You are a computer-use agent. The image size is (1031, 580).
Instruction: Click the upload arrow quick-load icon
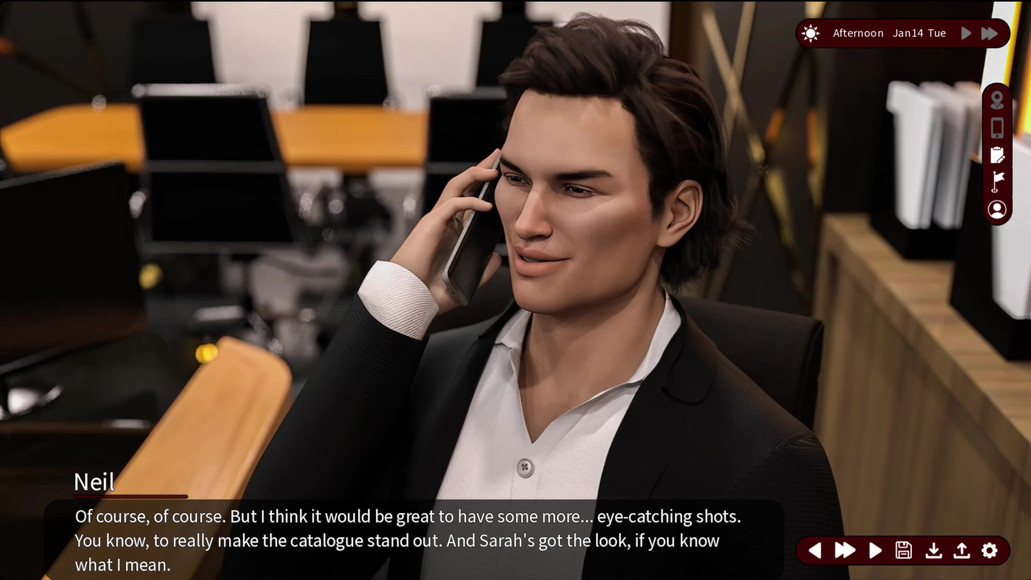tap(961, 550)
